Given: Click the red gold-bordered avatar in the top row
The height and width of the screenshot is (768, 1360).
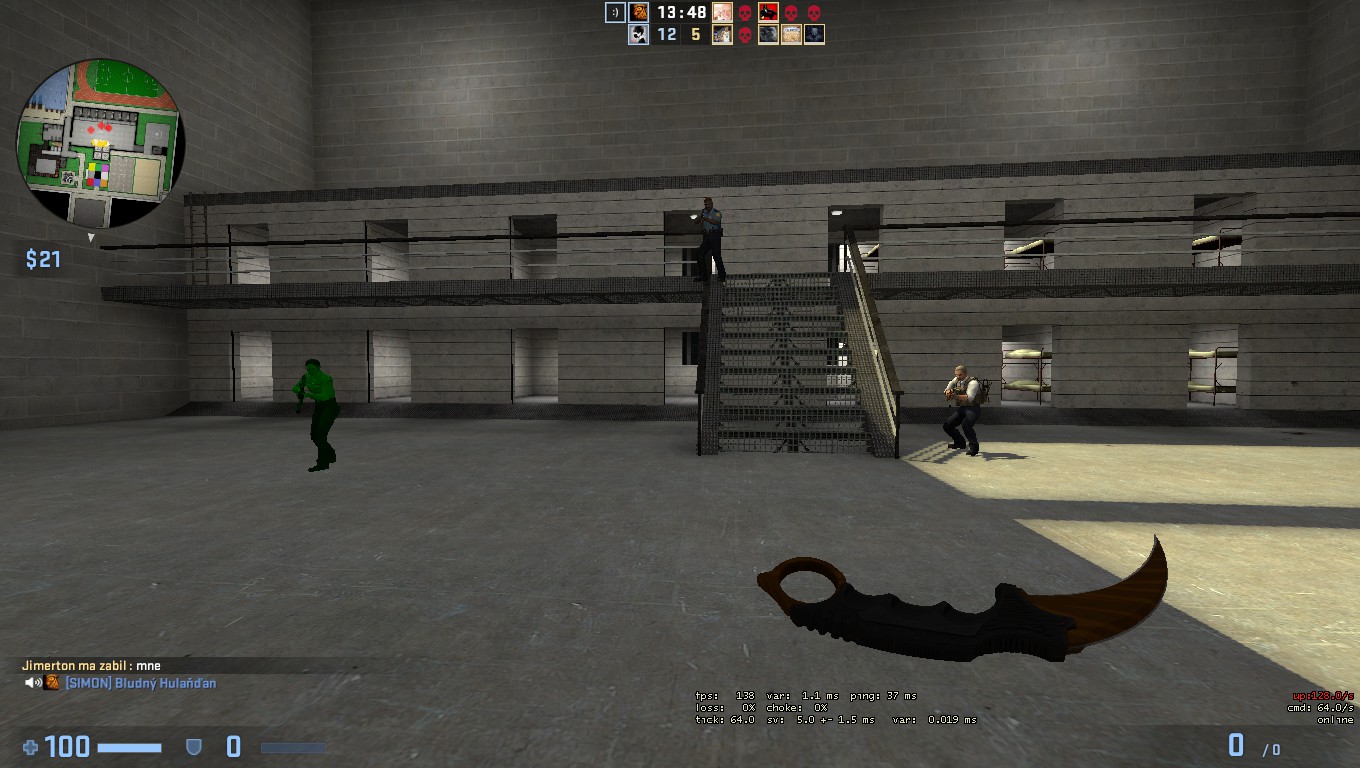Looking at the screenshot, I should click(769, 13).
